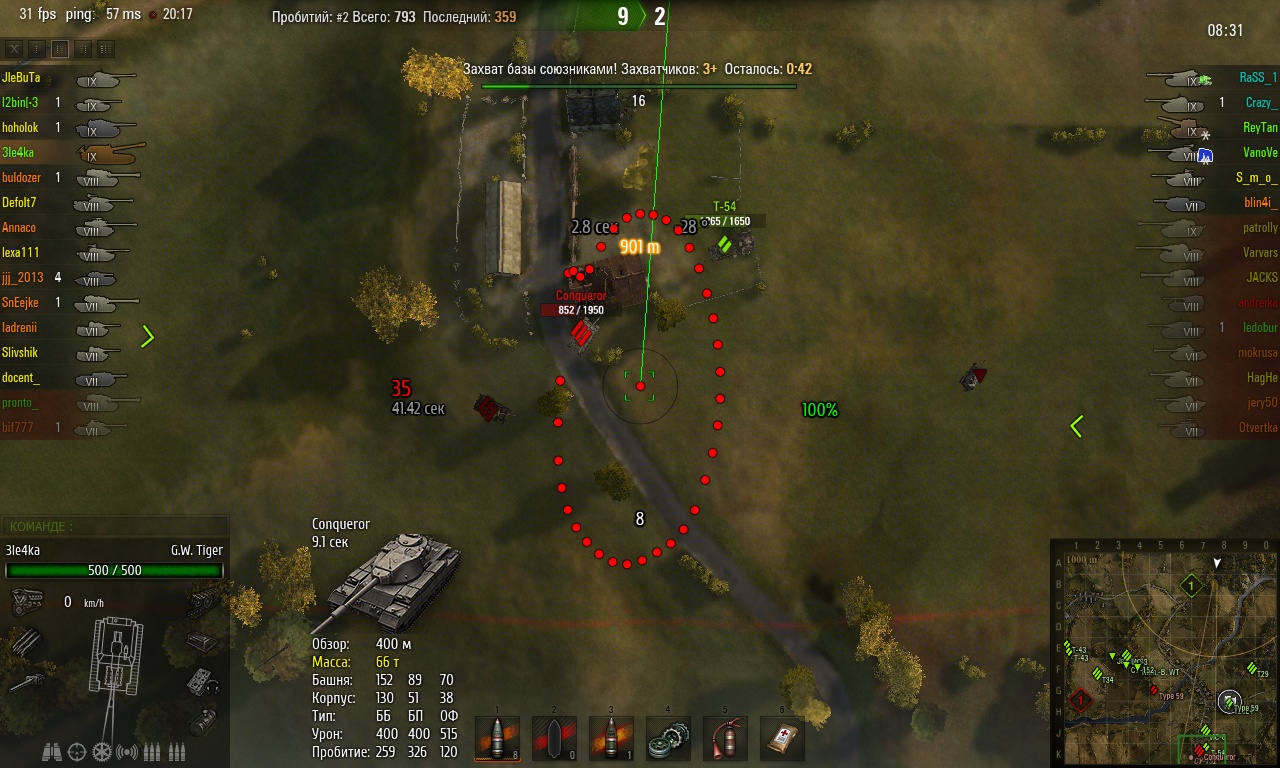The width and height of the screenshot is (1280, 768).
Task: Expand the left team panel with the green arrow
Action: click(x=148, y=336)
